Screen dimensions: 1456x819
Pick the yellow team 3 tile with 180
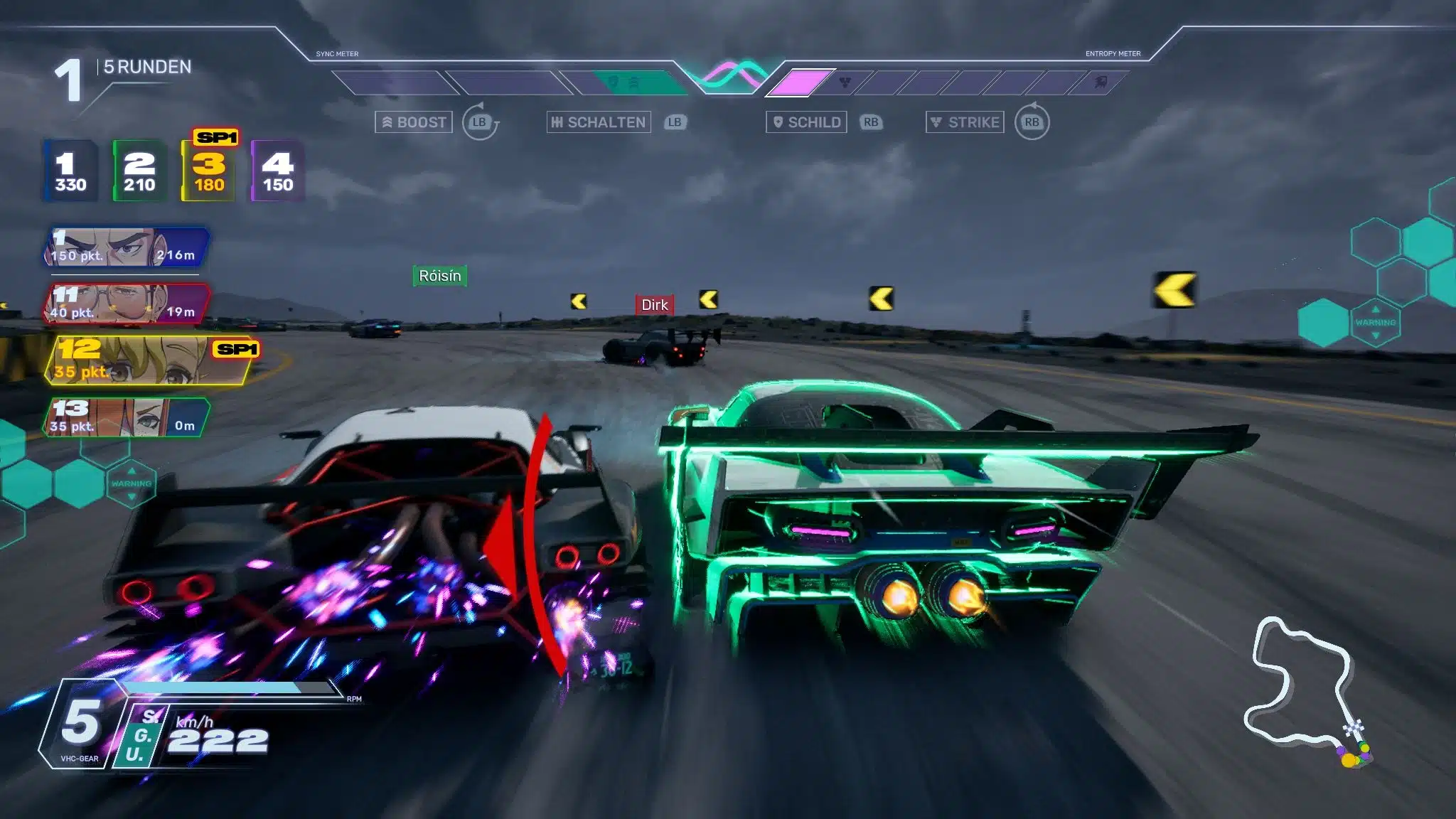(x=209, y=171)
